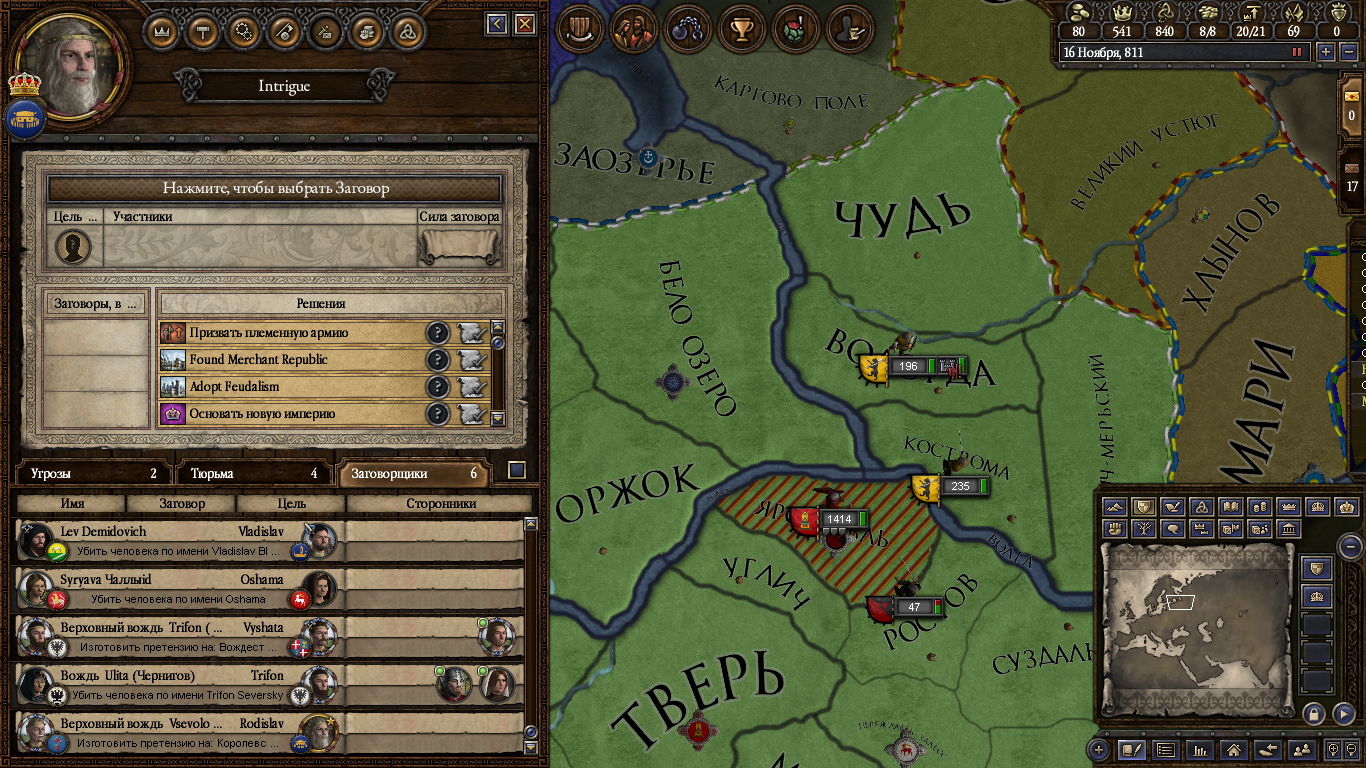Image resolution: width=1366 pixels, height=768 pixels.
Task: Select the 1414-strong army counter
Action: [838, 520]
